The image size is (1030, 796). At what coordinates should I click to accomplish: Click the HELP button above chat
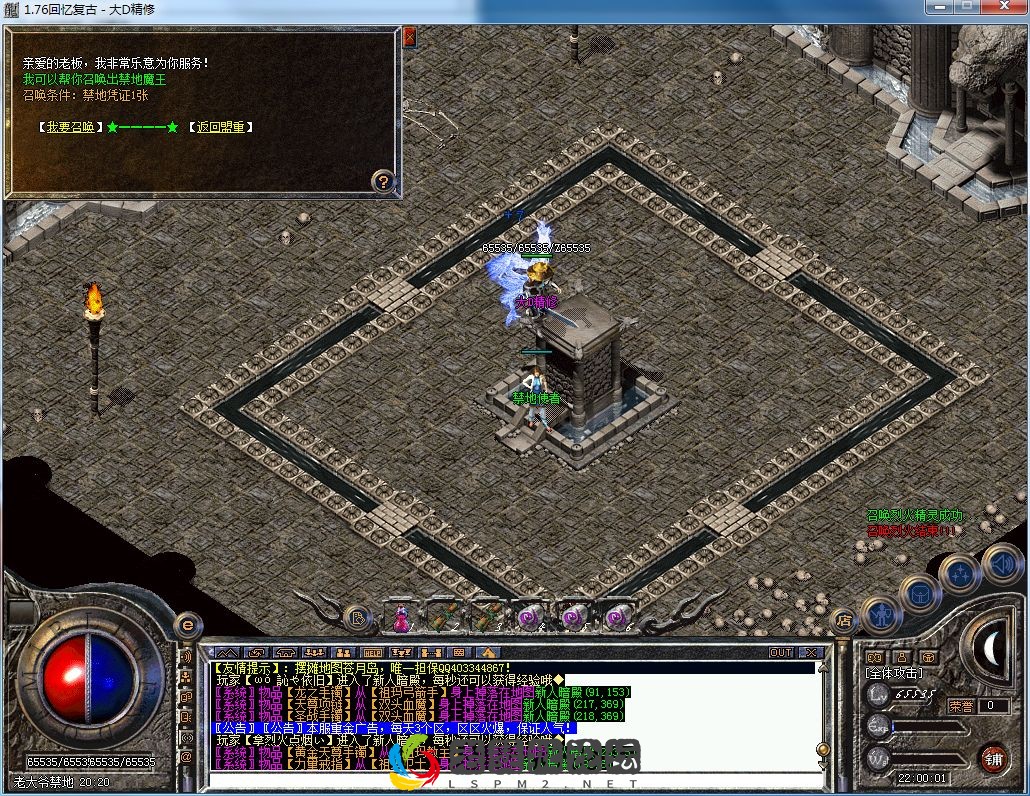pyautogui.click(x=373, y=653)
